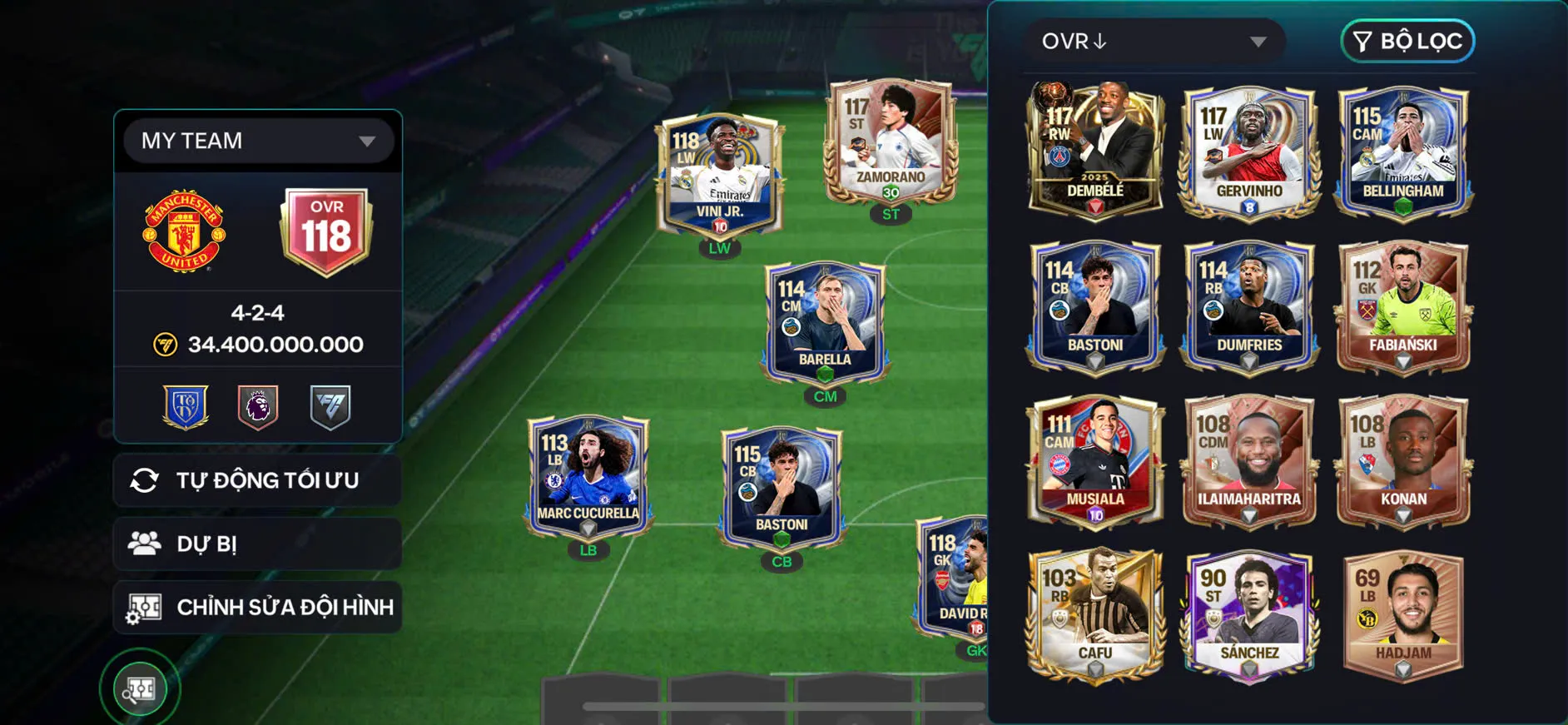Open the BỘ LỌC filter
The width and height of the screenshot is (1568, 725).
click(x=1407, y=41)
